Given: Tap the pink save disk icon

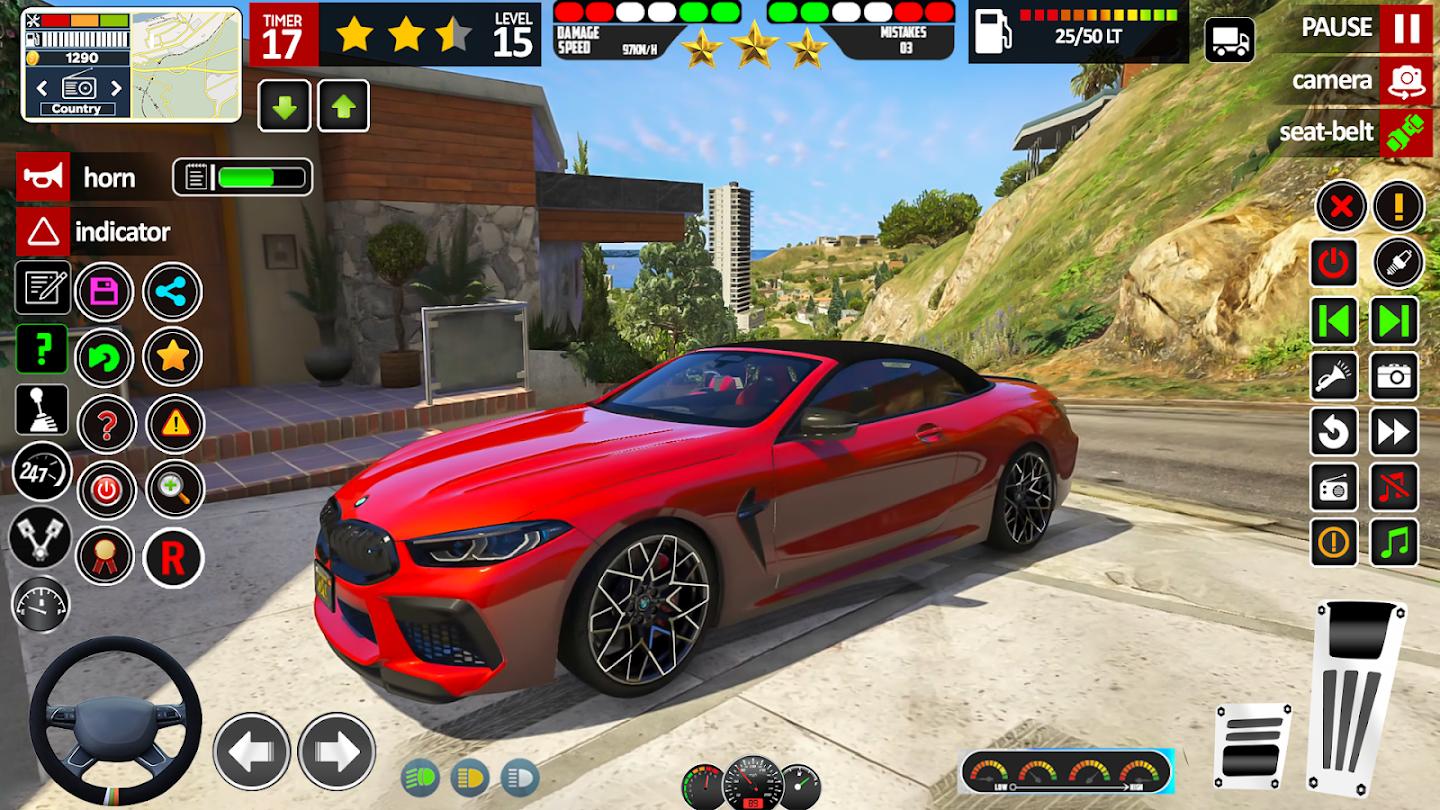Looking at the screenshot, I should click(x=105, y=292).
